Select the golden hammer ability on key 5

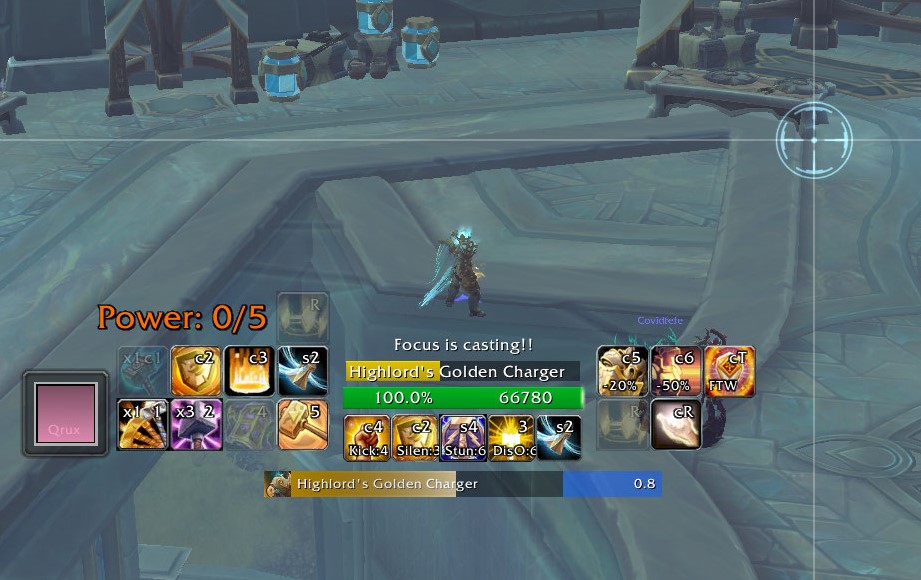coord(303,424)
